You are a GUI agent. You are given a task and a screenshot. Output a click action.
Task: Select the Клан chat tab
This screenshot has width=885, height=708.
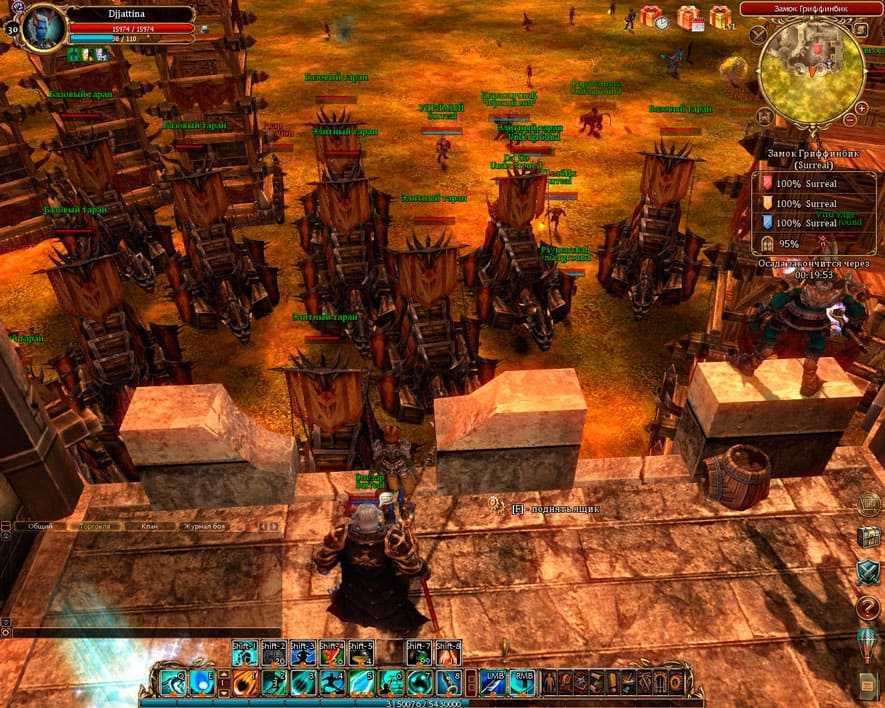click(150, 525)
